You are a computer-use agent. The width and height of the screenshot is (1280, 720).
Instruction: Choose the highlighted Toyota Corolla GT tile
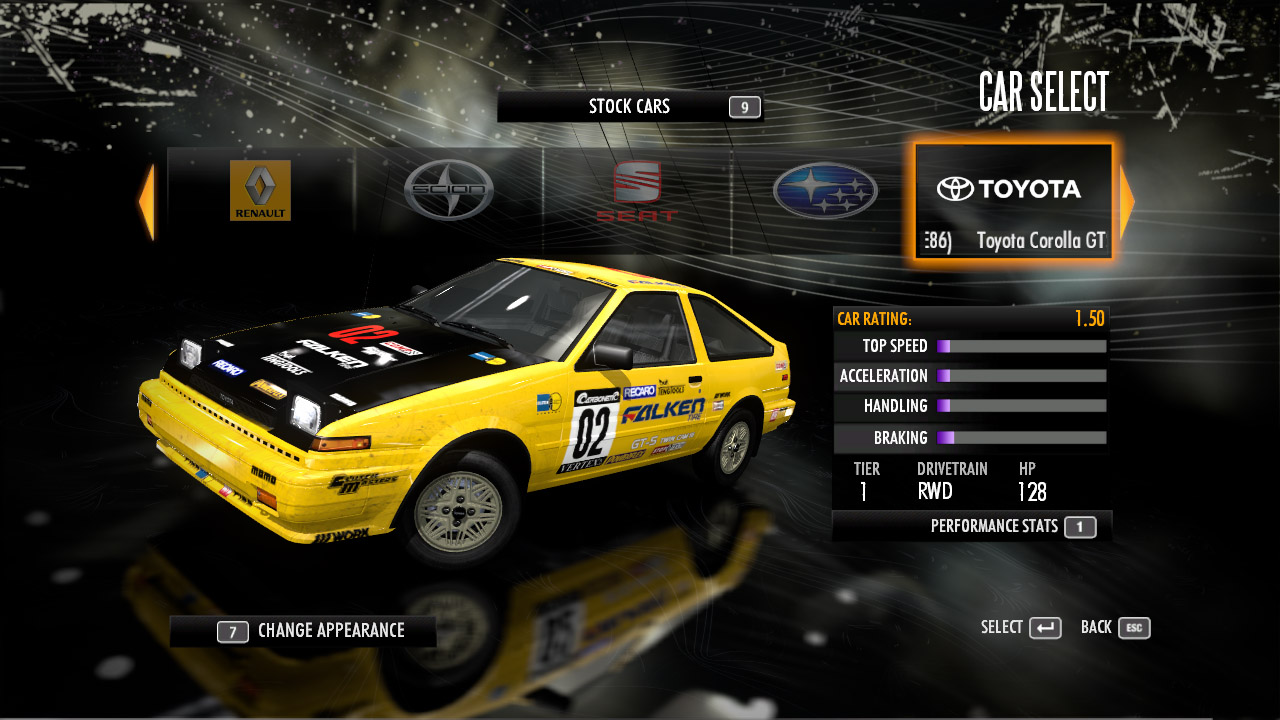[x=1013, y=203]
